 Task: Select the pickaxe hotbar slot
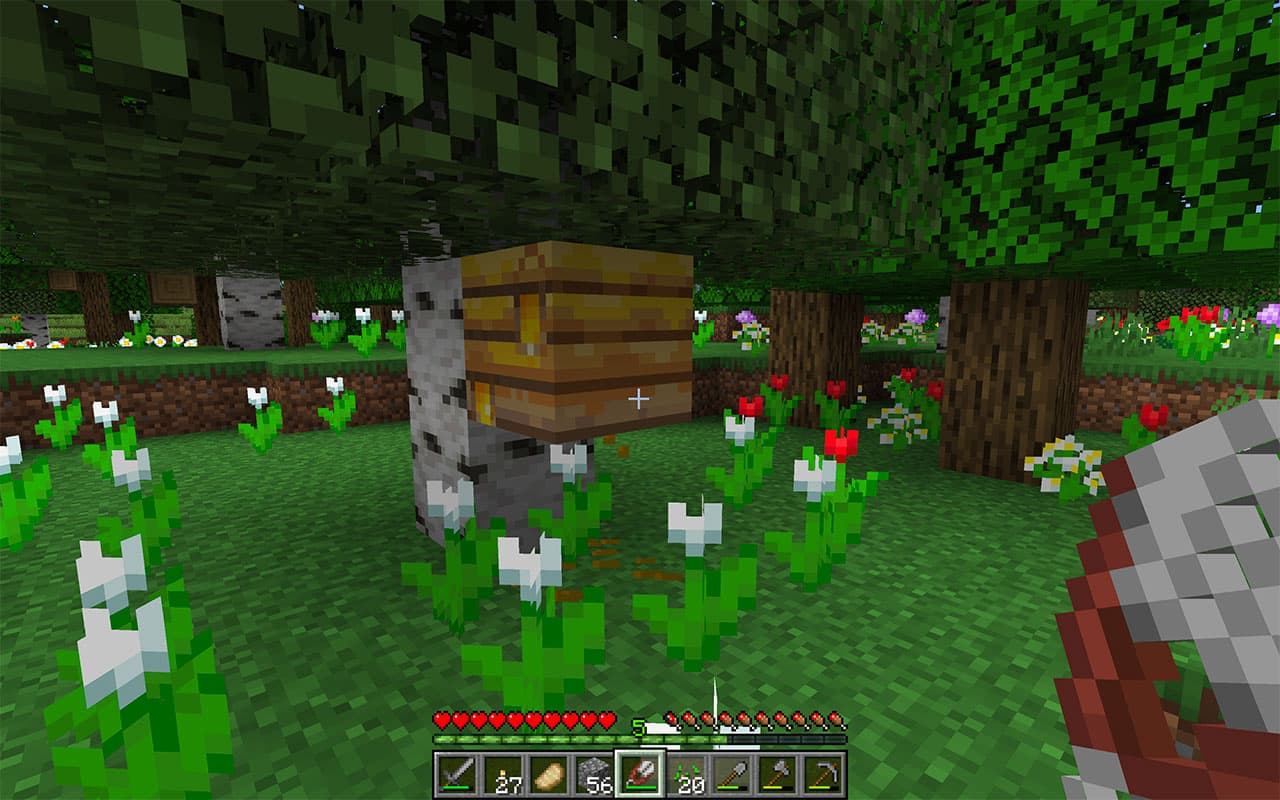point(824,775)
